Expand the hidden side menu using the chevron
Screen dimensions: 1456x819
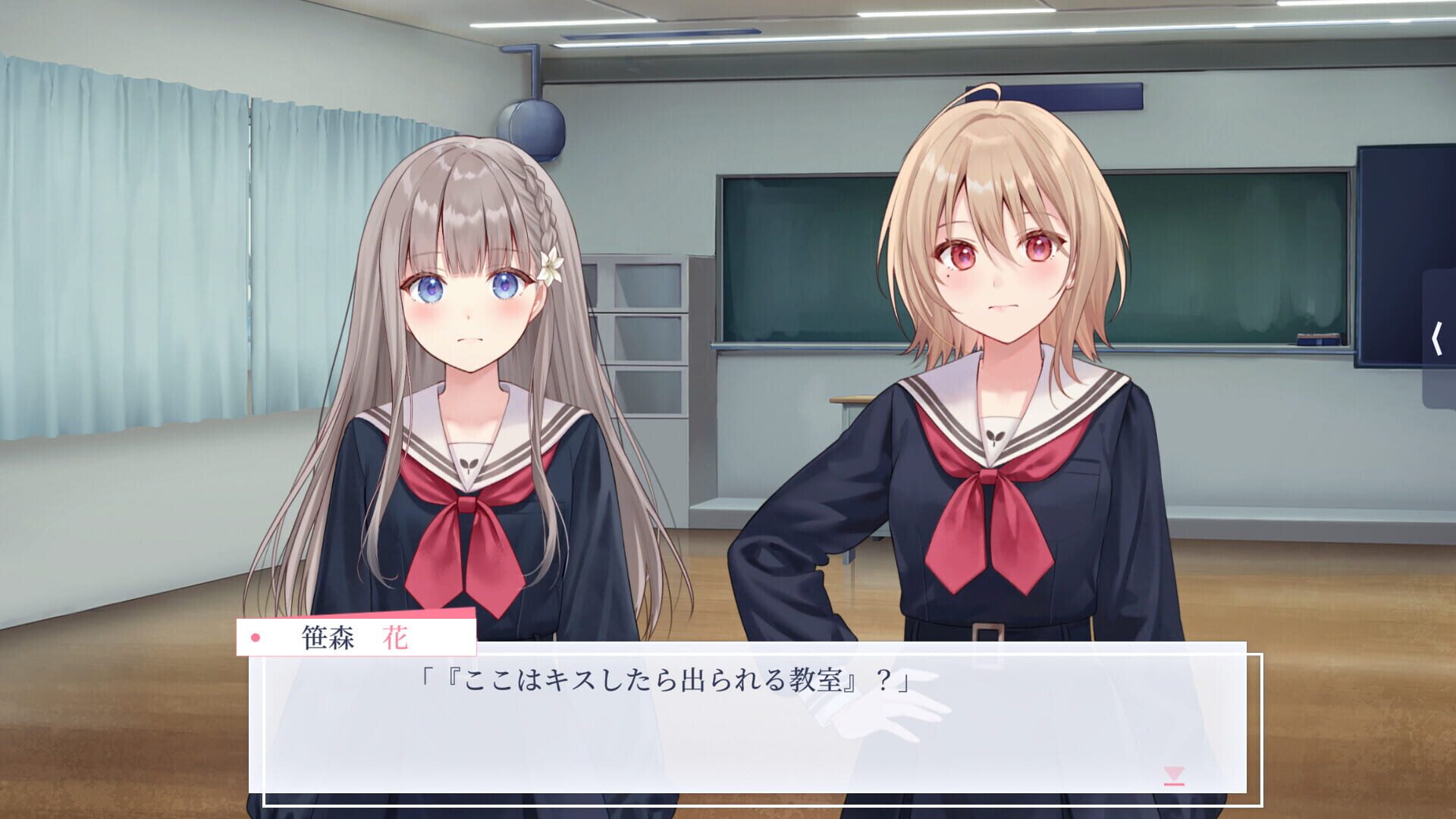(x=1439, y=339)
